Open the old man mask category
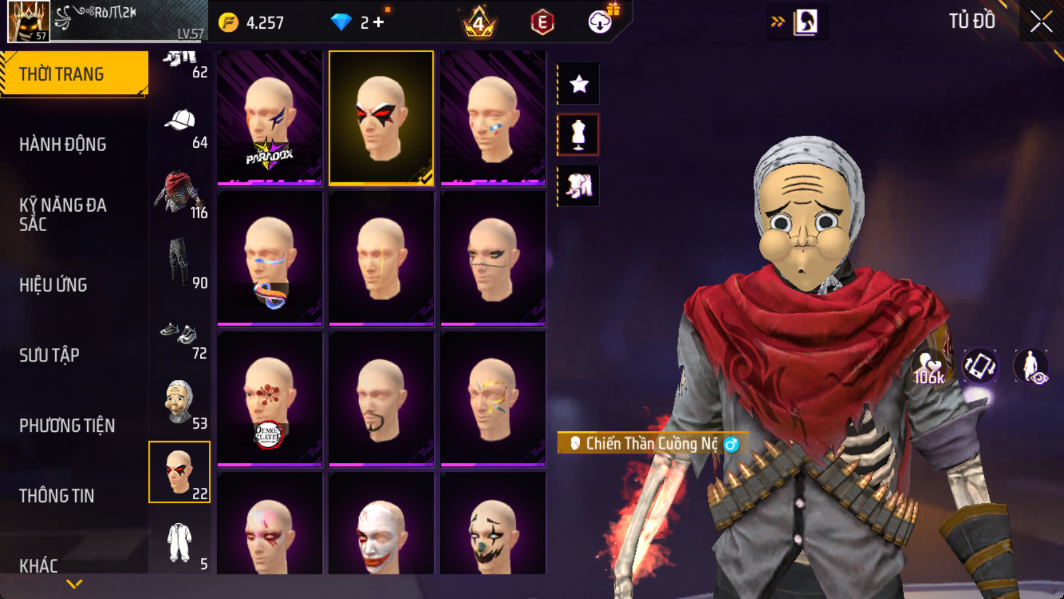1064x599 pixels. click(180, 403)
